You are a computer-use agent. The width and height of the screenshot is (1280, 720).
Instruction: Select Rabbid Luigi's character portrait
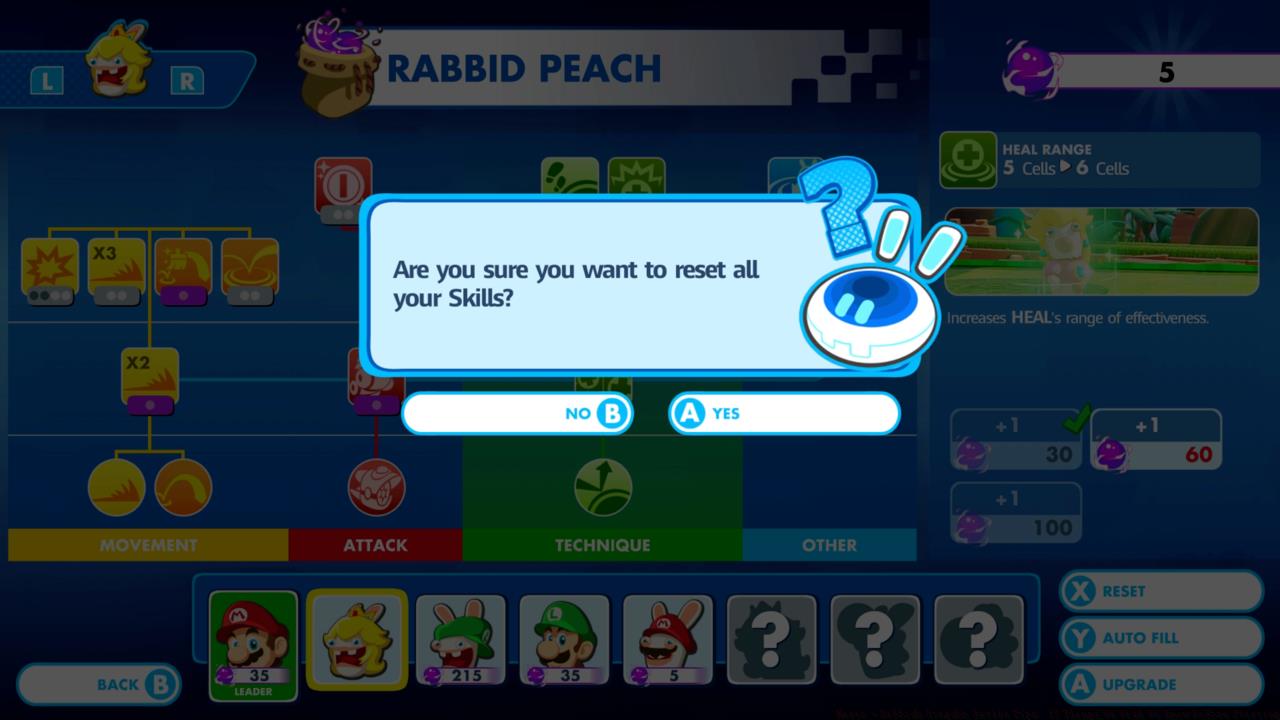(460, 638)
